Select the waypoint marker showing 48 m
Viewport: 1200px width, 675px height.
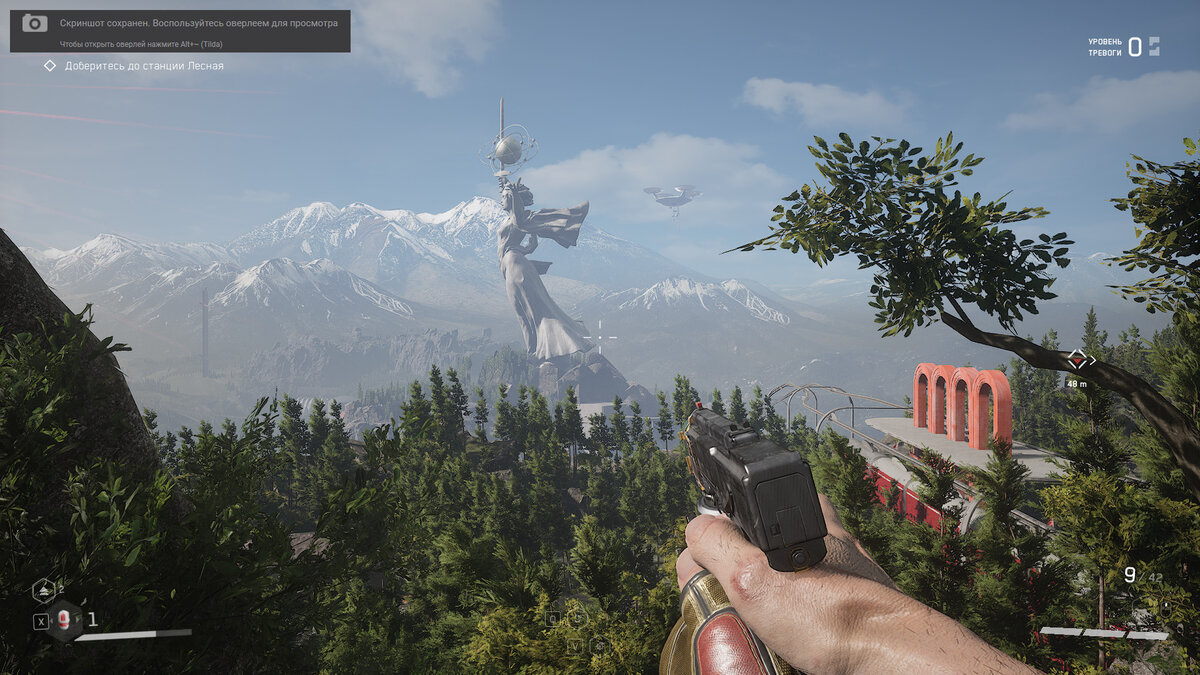click(1076, 360)
